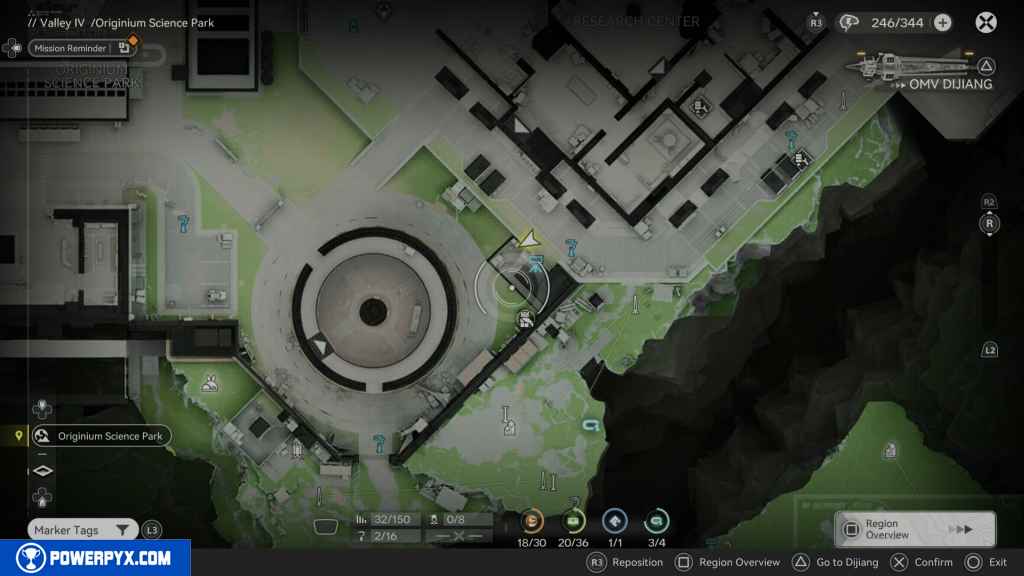Add stamina with the plus button

[942, 23]
